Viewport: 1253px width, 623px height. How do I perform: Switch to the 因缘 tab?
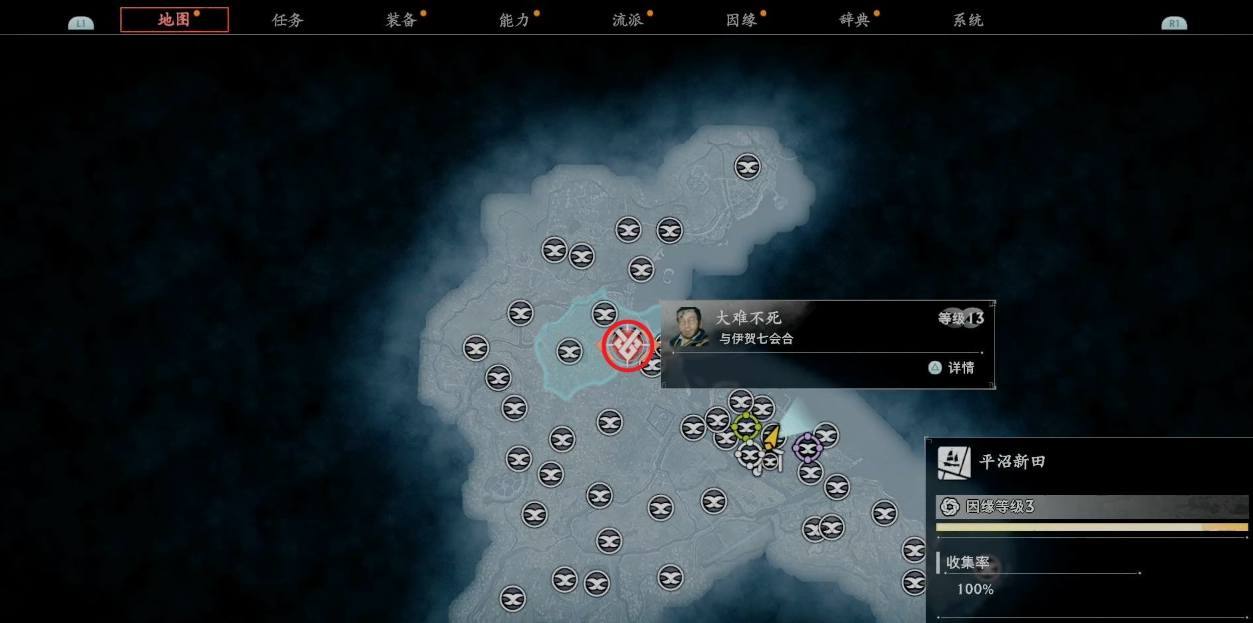tap(741, 20)
